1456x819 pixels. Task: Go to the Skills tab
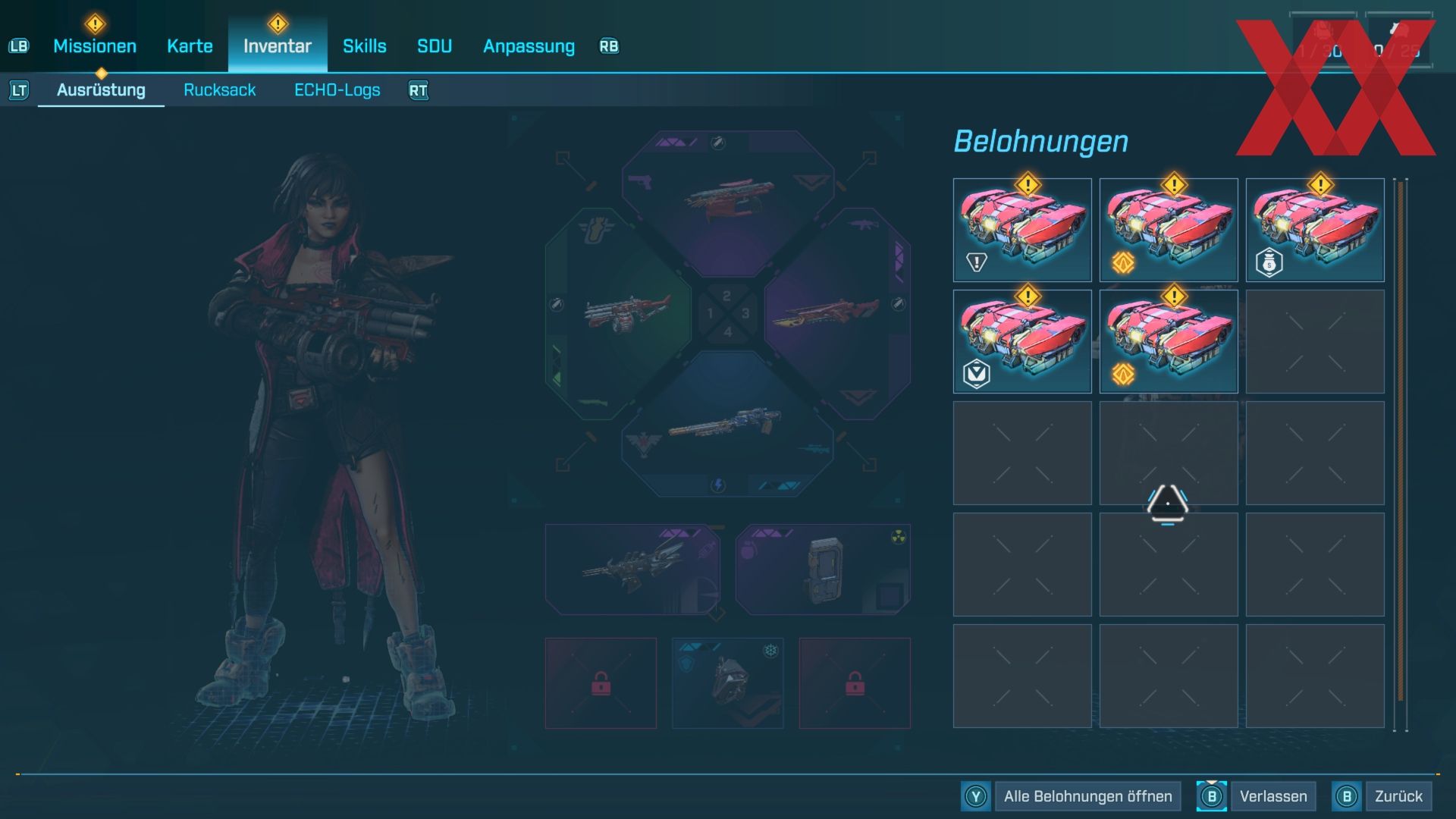pos(364,46)
